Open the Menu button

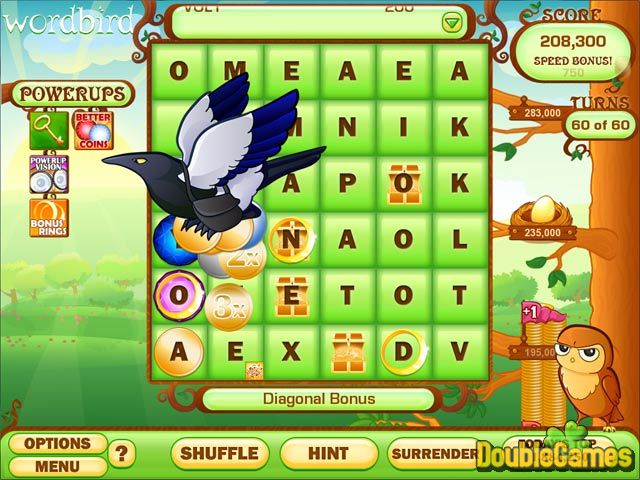pyautogui.click(x=57, y=465)
